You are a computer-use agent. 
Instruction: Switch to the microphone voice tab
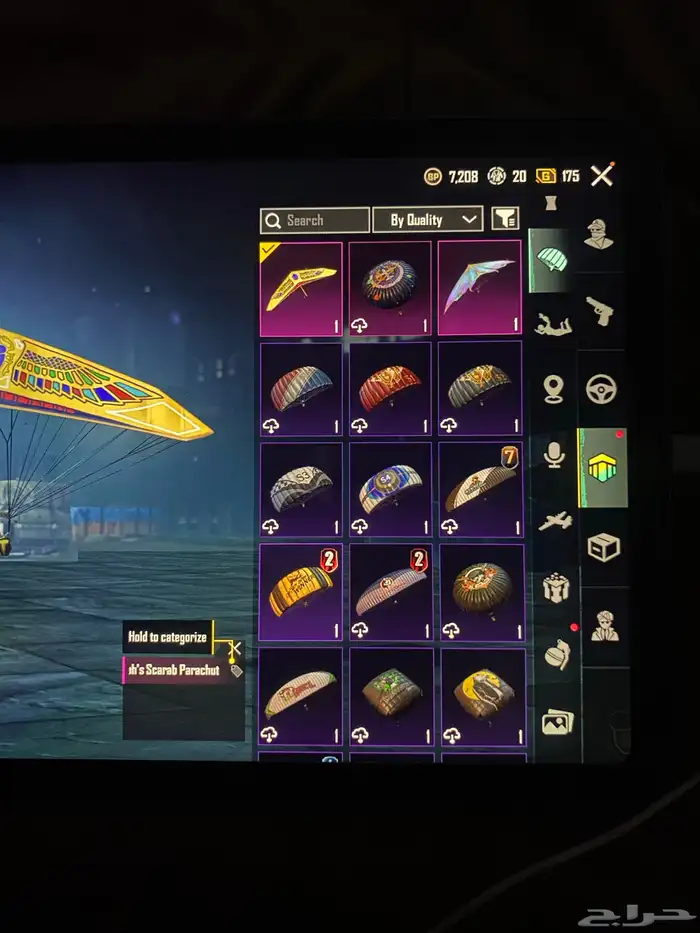tap(554, 456)
